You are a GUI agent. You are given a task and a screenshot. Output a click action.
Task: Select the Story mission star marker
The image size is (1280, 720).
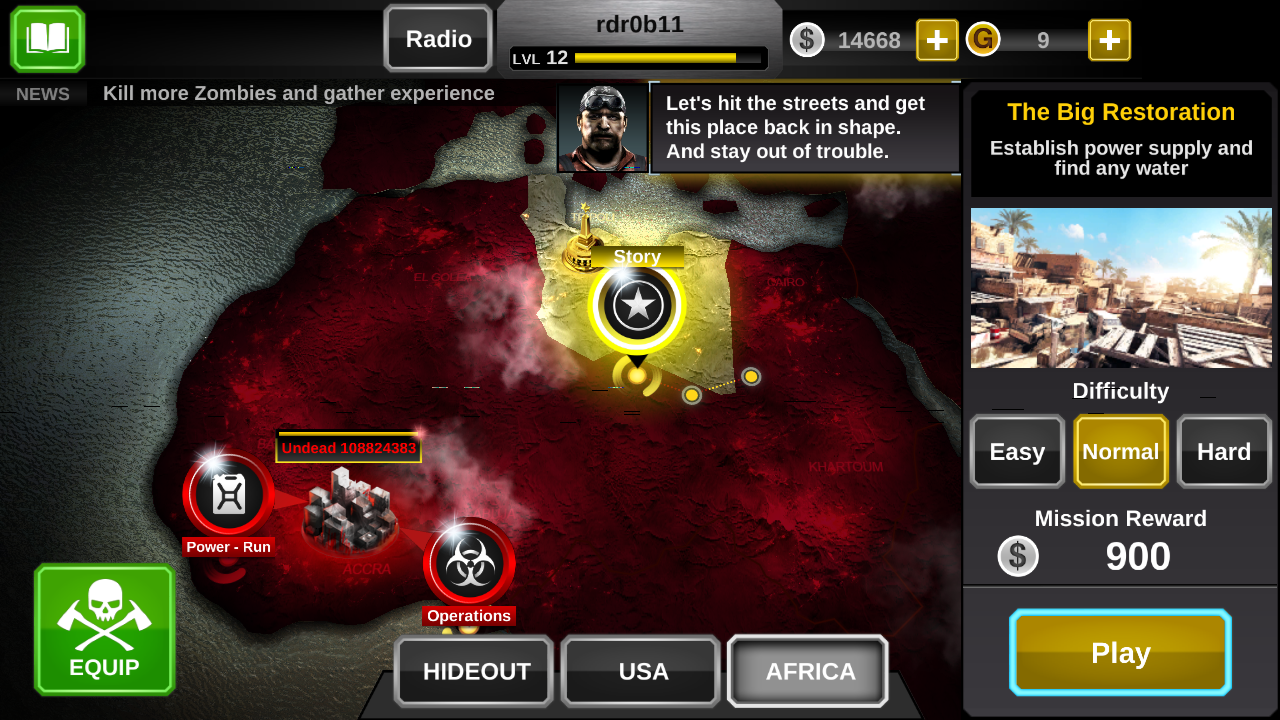coord(637,303)
